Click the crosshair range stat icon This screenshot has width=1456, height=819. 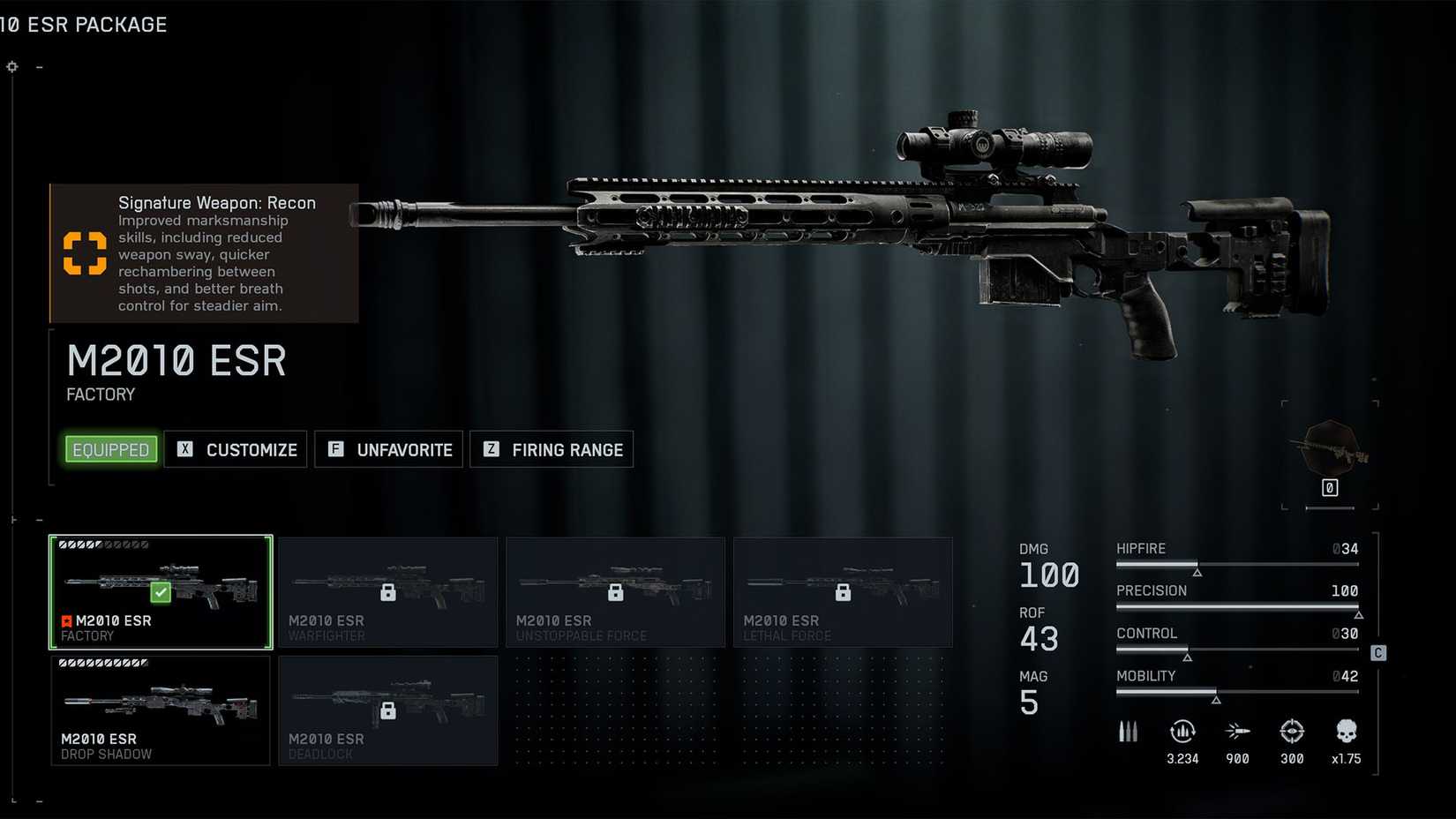coord(1292,732)
